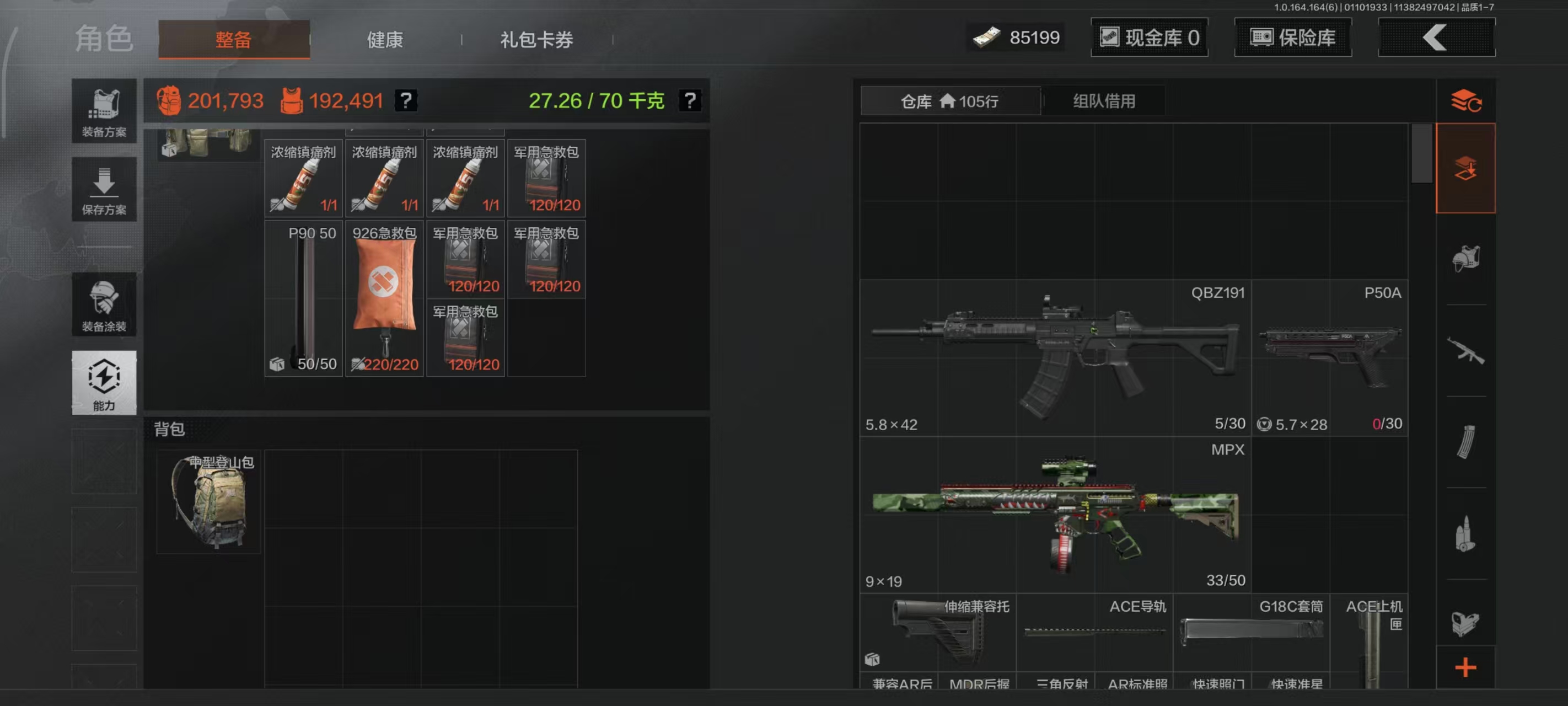Click the 27.26/70 千克 weight capacity indicator
This screenshot has height=706, width=1568.
pos(595,100)
